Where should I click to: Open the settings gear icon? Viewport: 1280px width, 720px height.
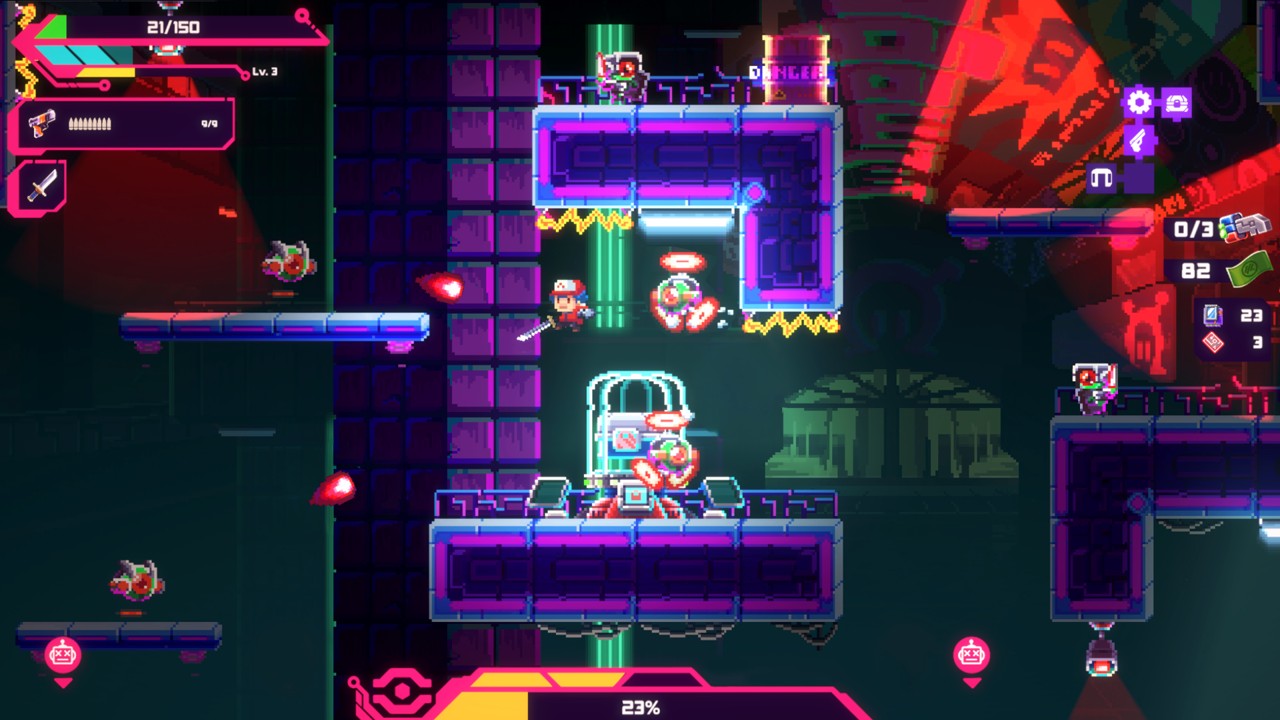1137,101
